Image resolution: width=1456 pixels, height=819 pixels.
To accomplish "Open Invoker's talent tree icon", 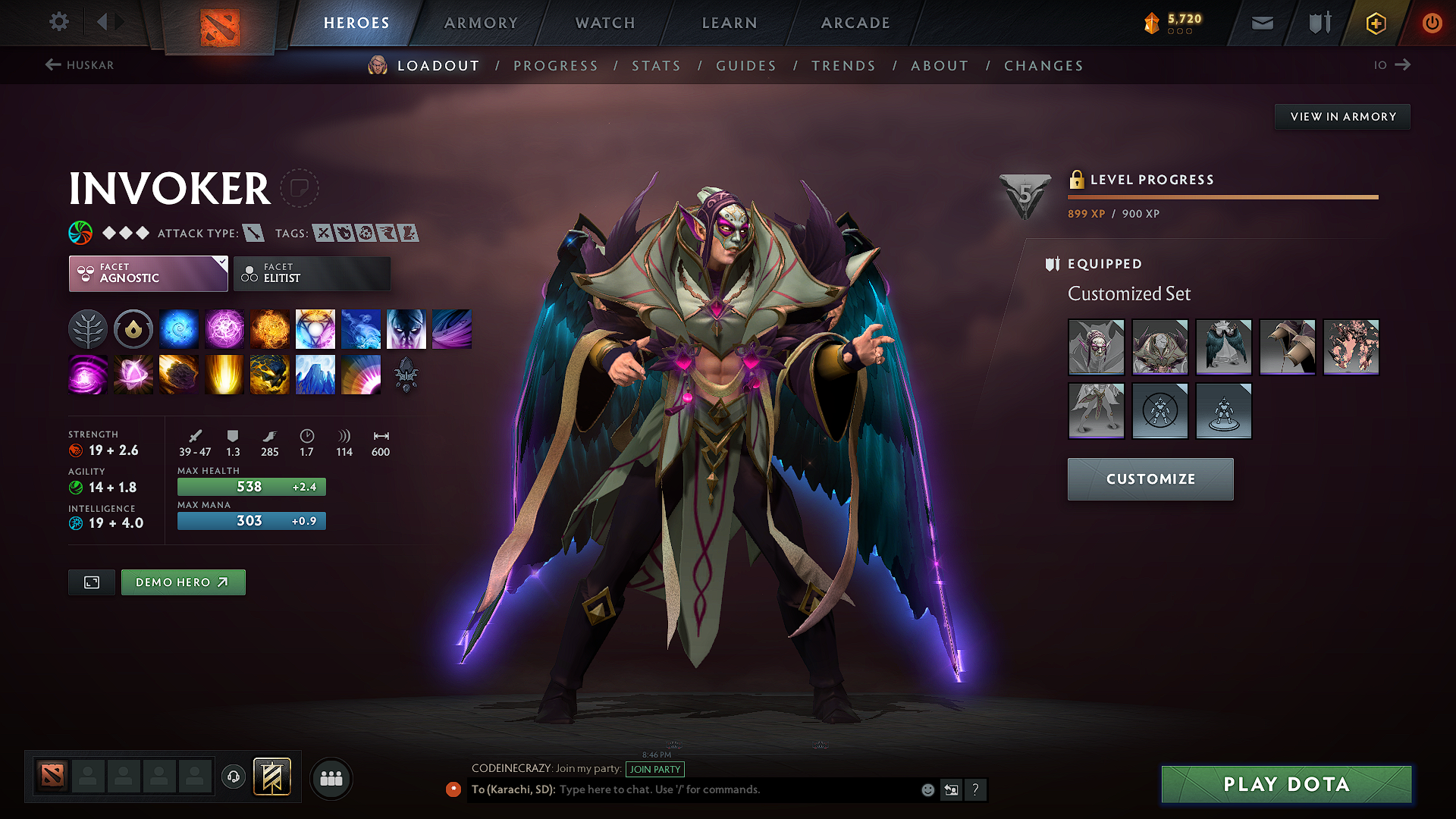I will point(87,328).
